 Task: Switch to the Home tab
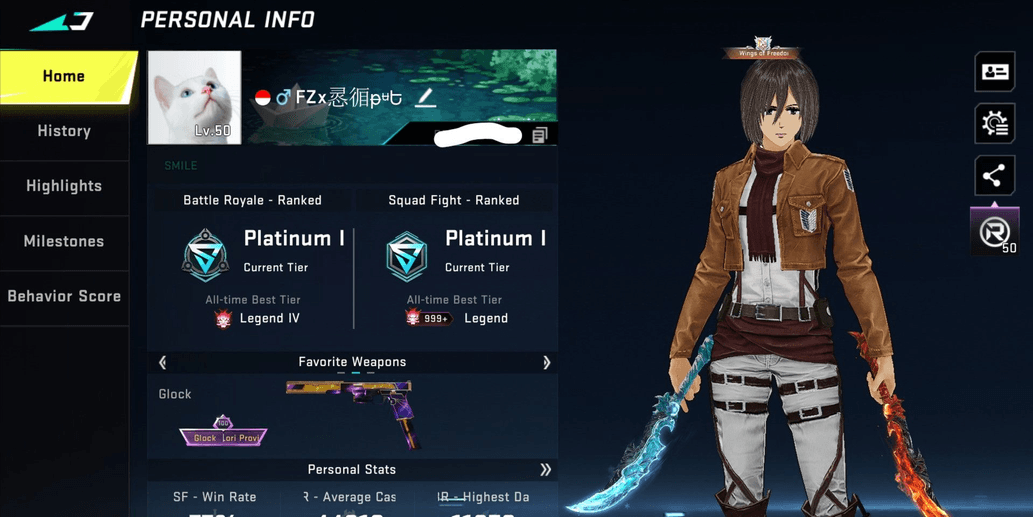tap(64, 77)
